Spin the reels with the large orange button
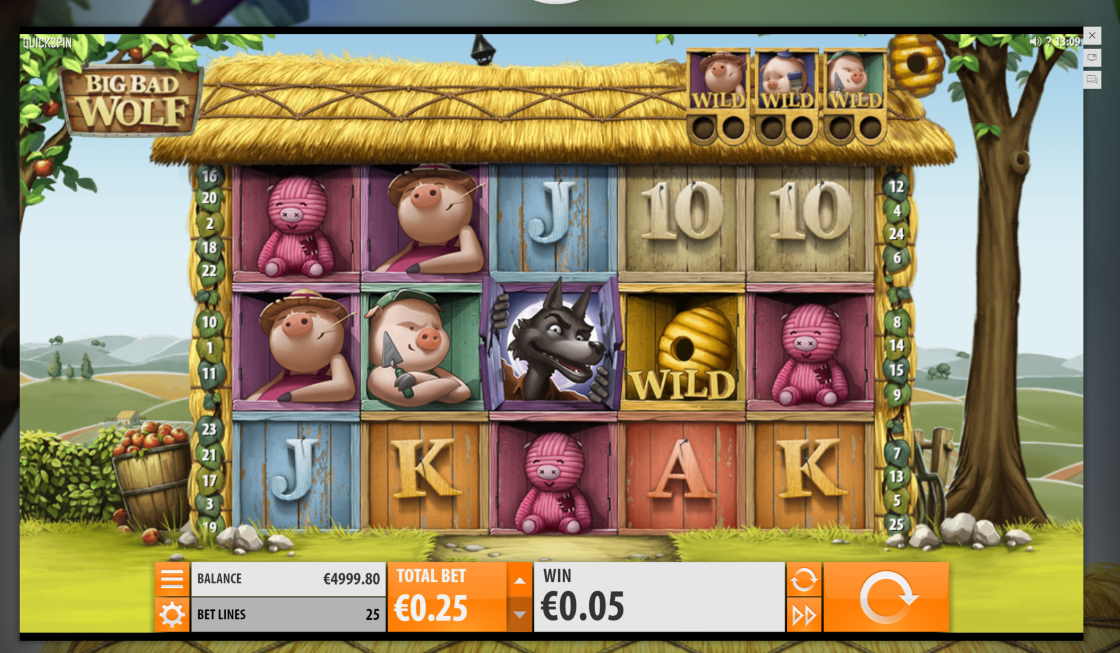This screenshot has width=1120, height=653. pyautogui.click(x=886, y=597)
